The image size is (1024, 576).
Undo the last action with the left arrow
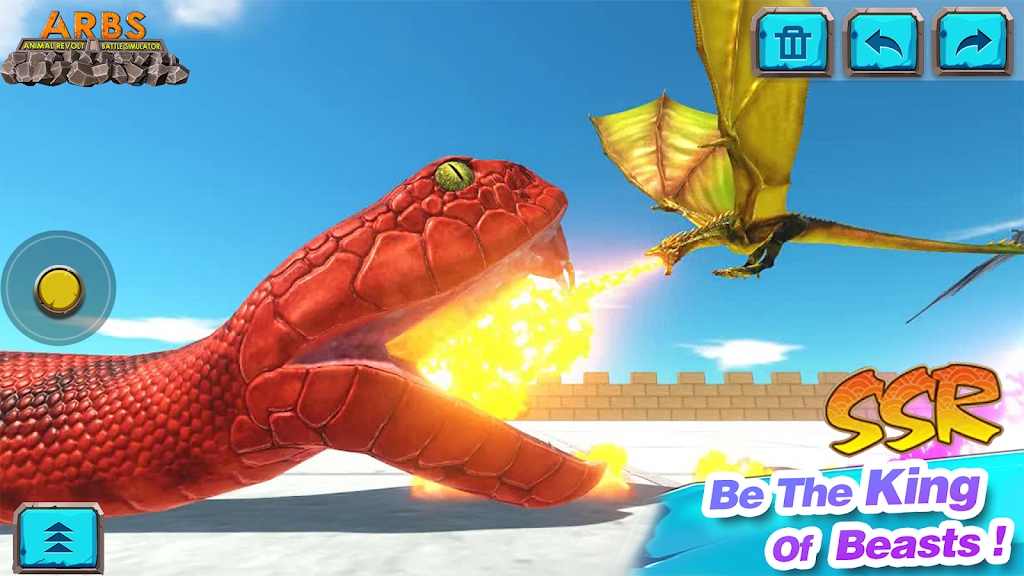(x=883, y=42)
